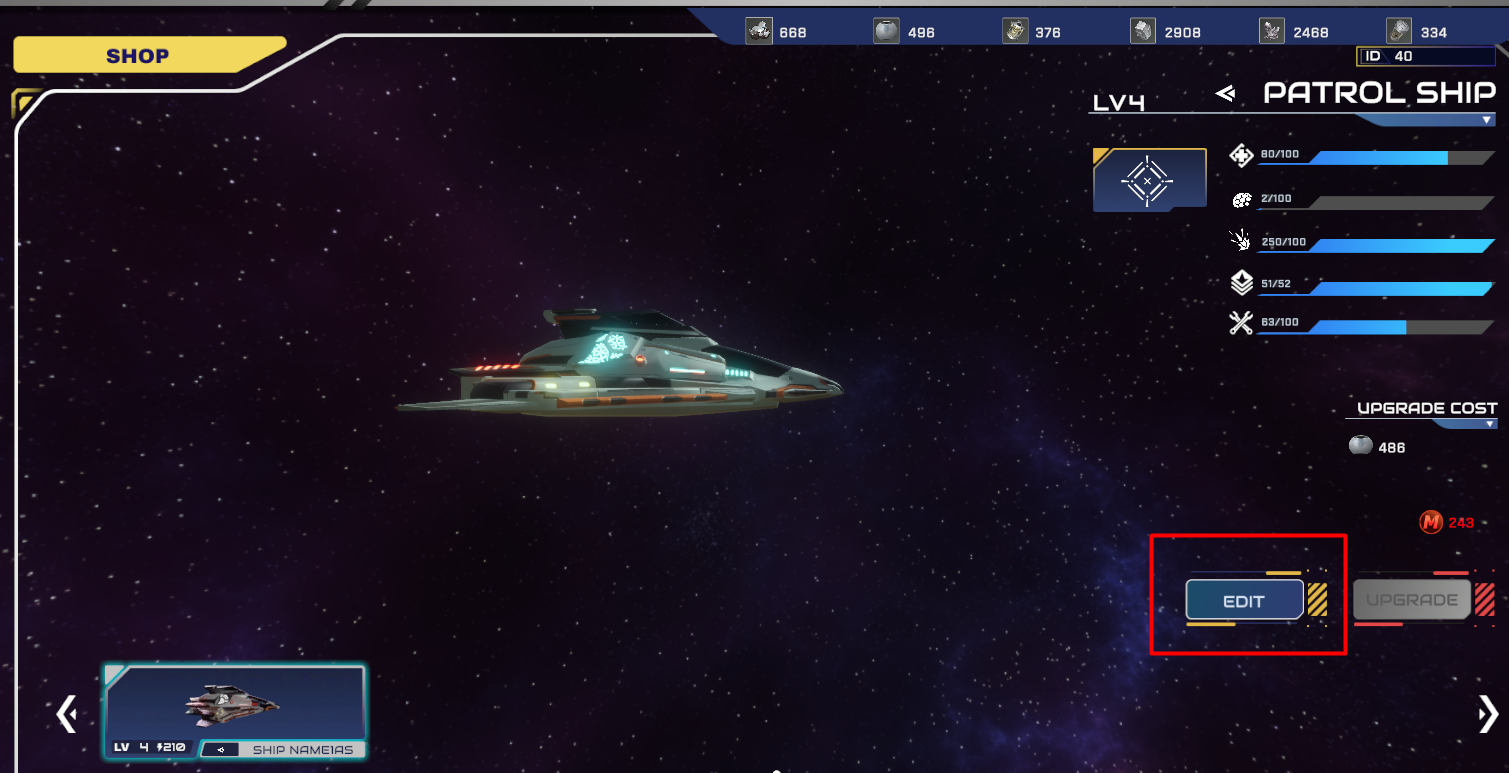Screen dimensions: 1509x773
Task: Show the previous ship with left arrow
Action: point(67,714)
